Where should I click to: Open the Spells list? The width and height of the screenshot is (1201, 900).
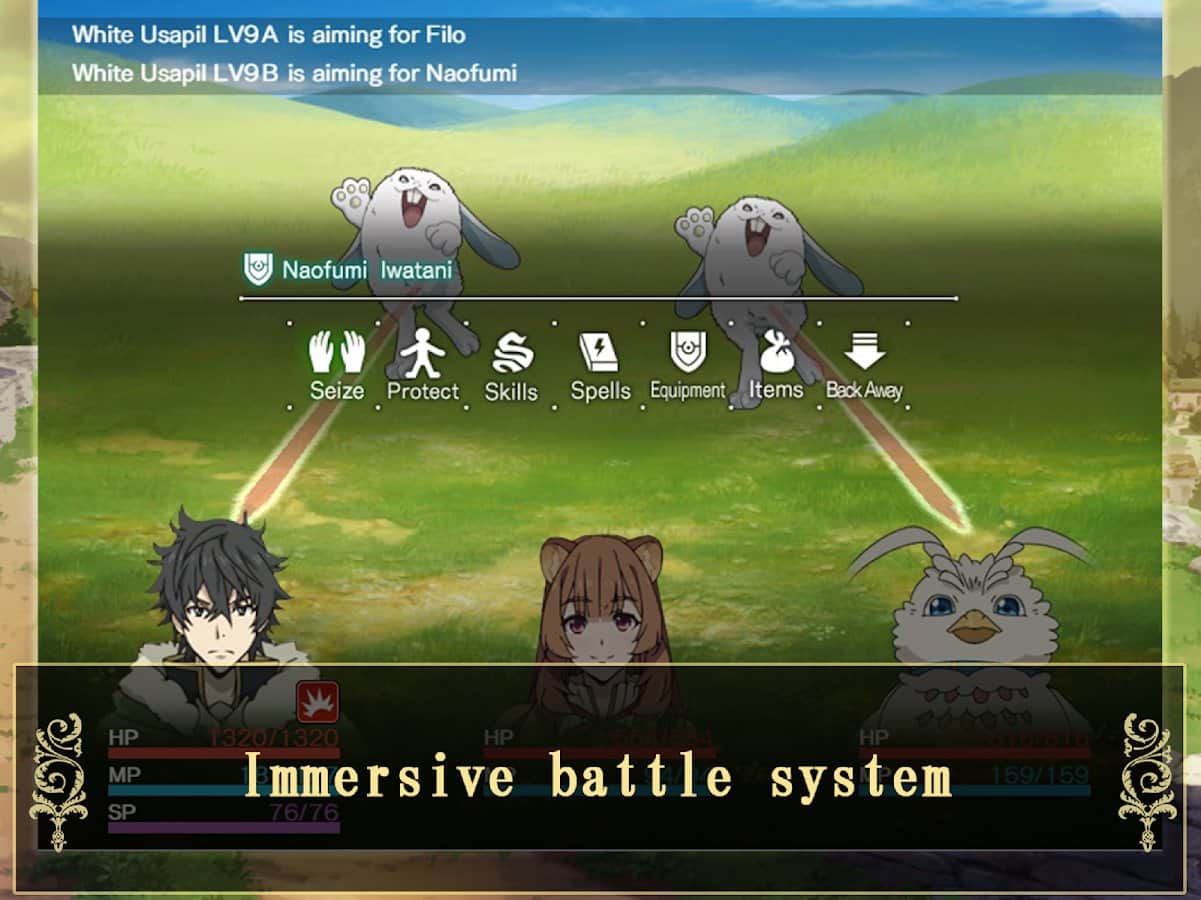pos(600,365)
